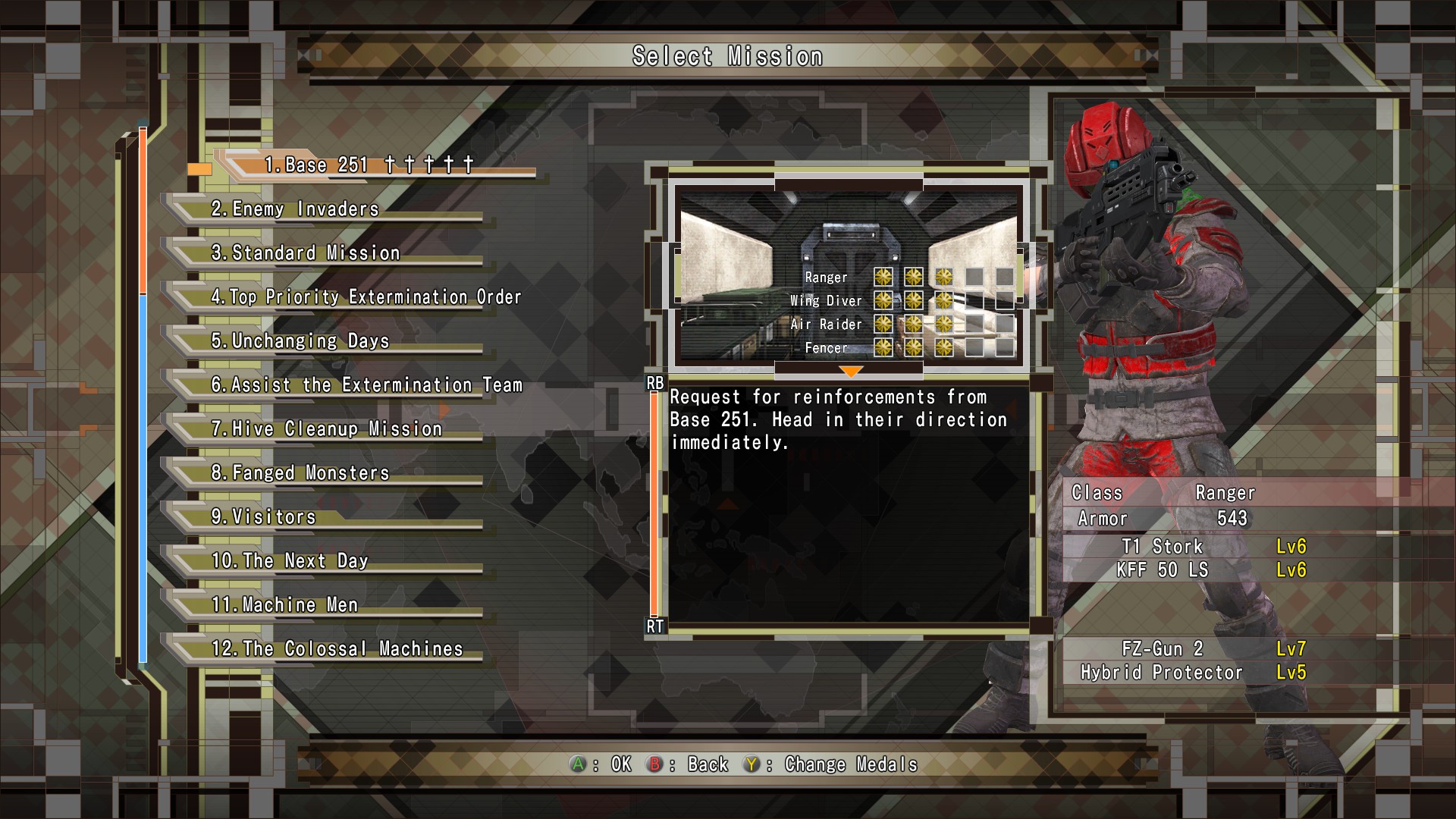The height and width of the screenshot is (819, 1456).
Task: Pick the Unchanging Days mission
Action: 300,341
